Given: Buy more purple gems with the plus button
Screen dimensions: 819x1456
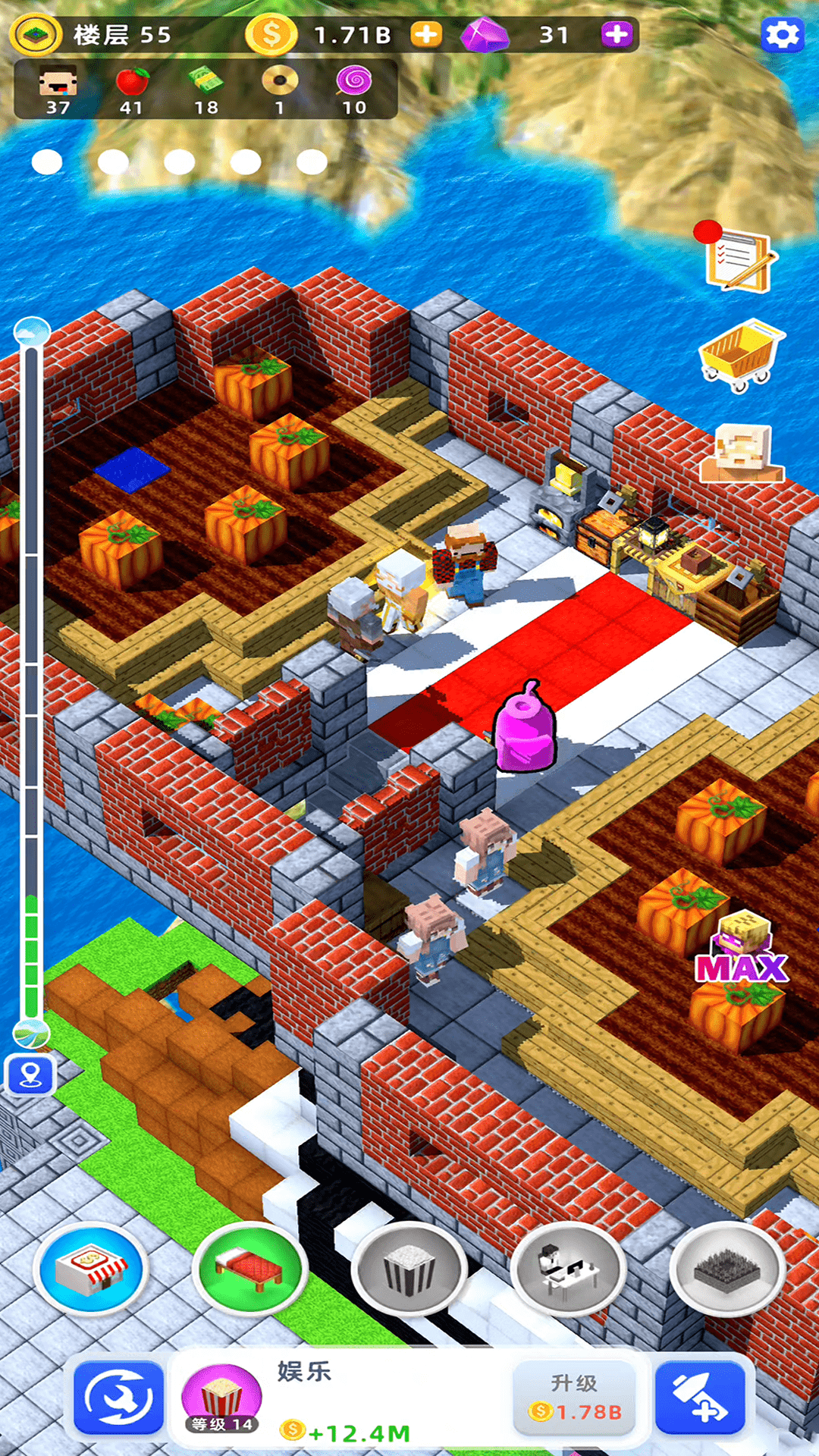Looking at the screenshot, I should (x=617, y=35).
